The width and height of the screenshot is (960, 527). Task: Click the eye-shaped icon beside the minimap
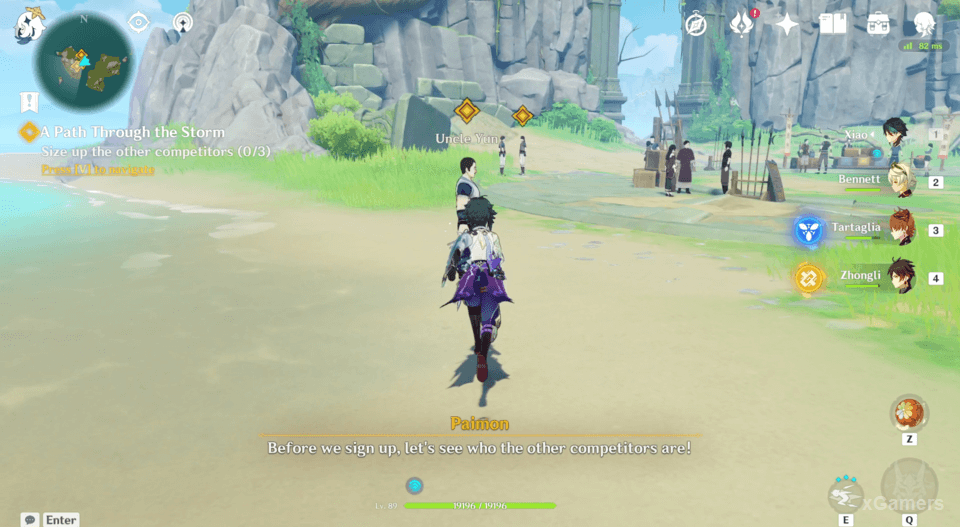[x=138, y=23]
